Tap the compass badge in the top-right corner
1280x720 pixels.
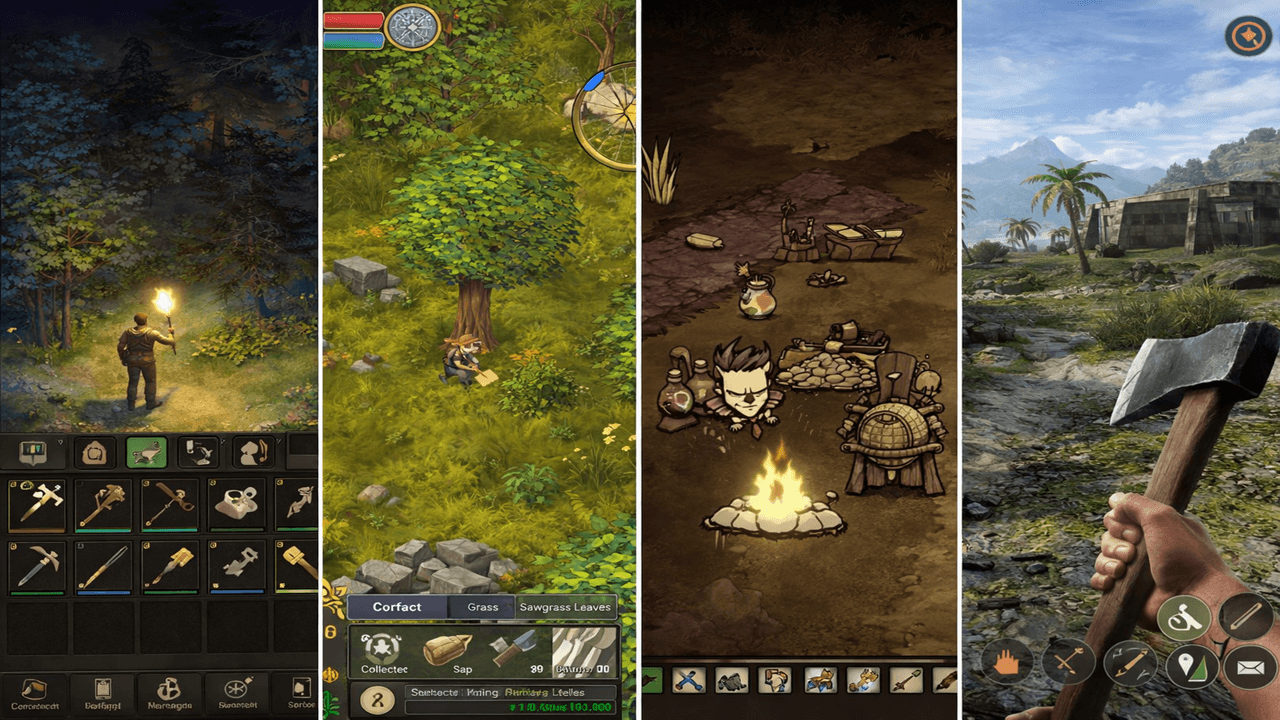1248,37
